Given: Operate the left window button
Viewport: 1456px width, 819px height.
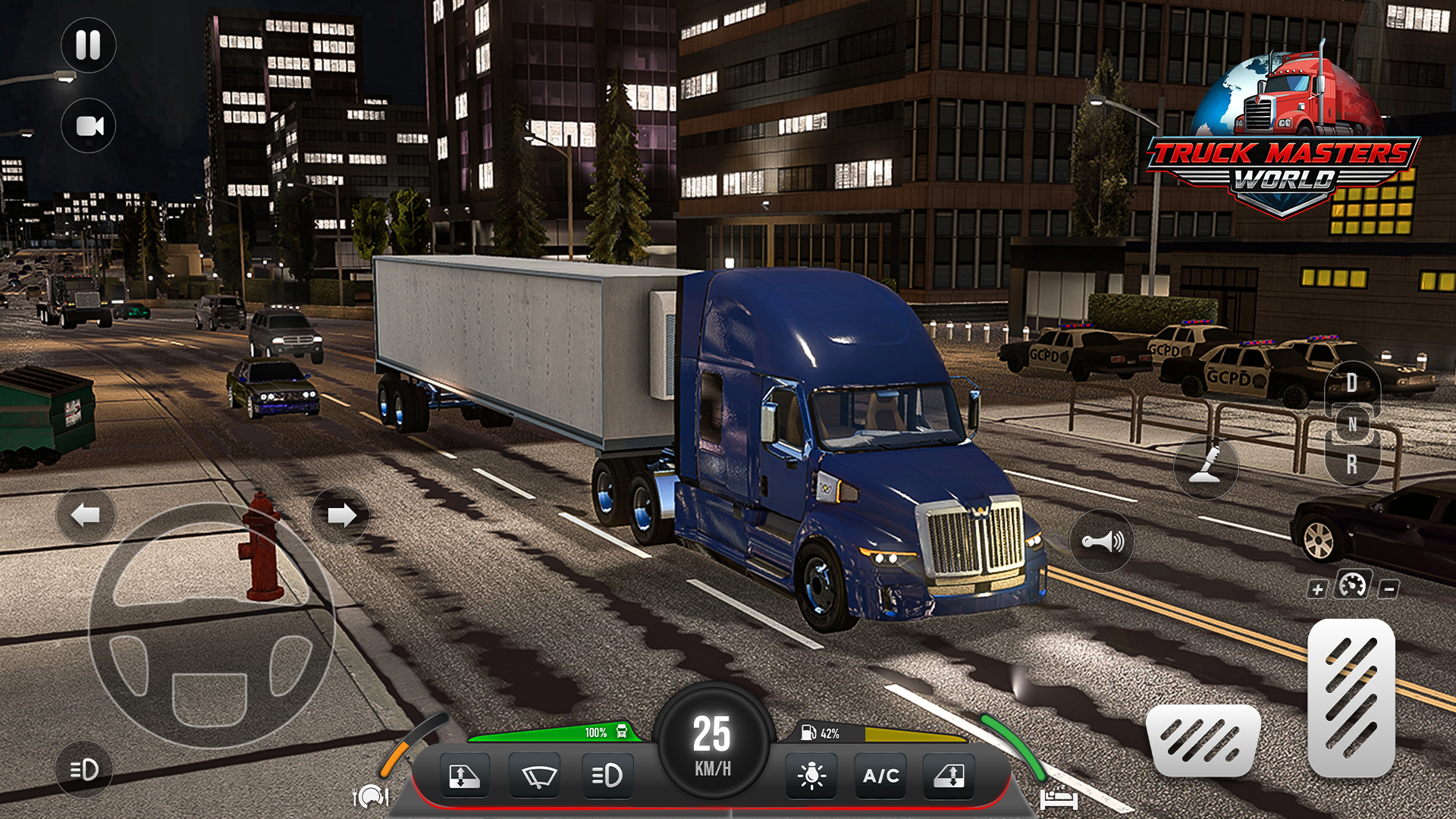Looking at the screenshot, I should [x=464, y=776].
